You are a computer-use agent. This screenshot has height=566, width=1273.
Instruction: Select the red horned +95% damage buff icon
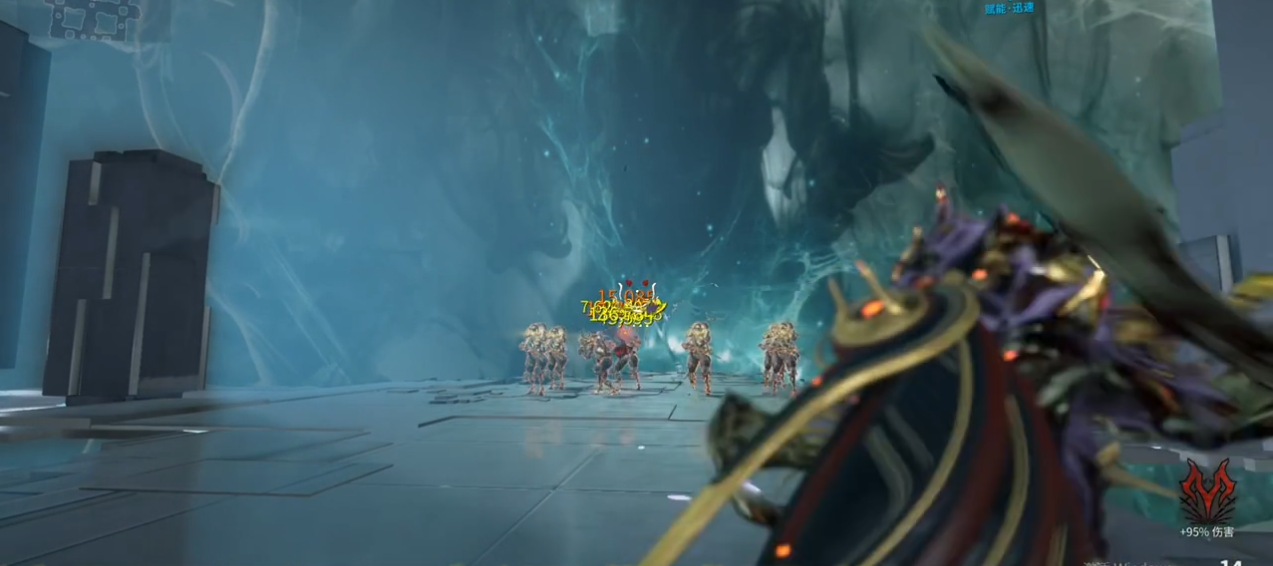point(1207,492)
